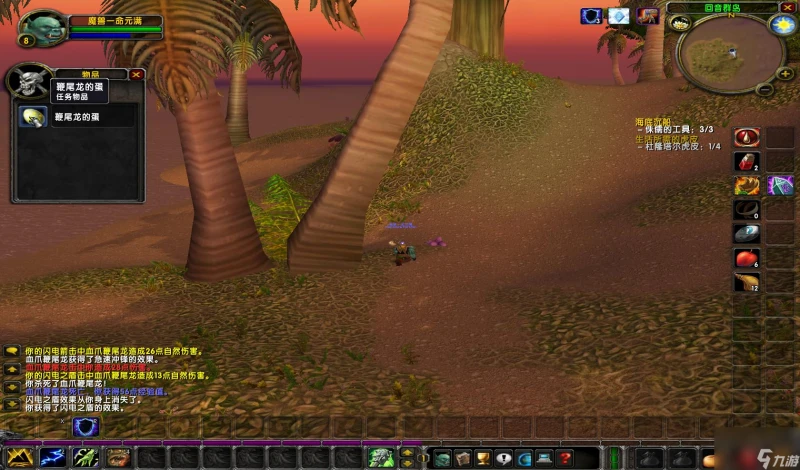Use the red potion vial item

coord(747,161)
